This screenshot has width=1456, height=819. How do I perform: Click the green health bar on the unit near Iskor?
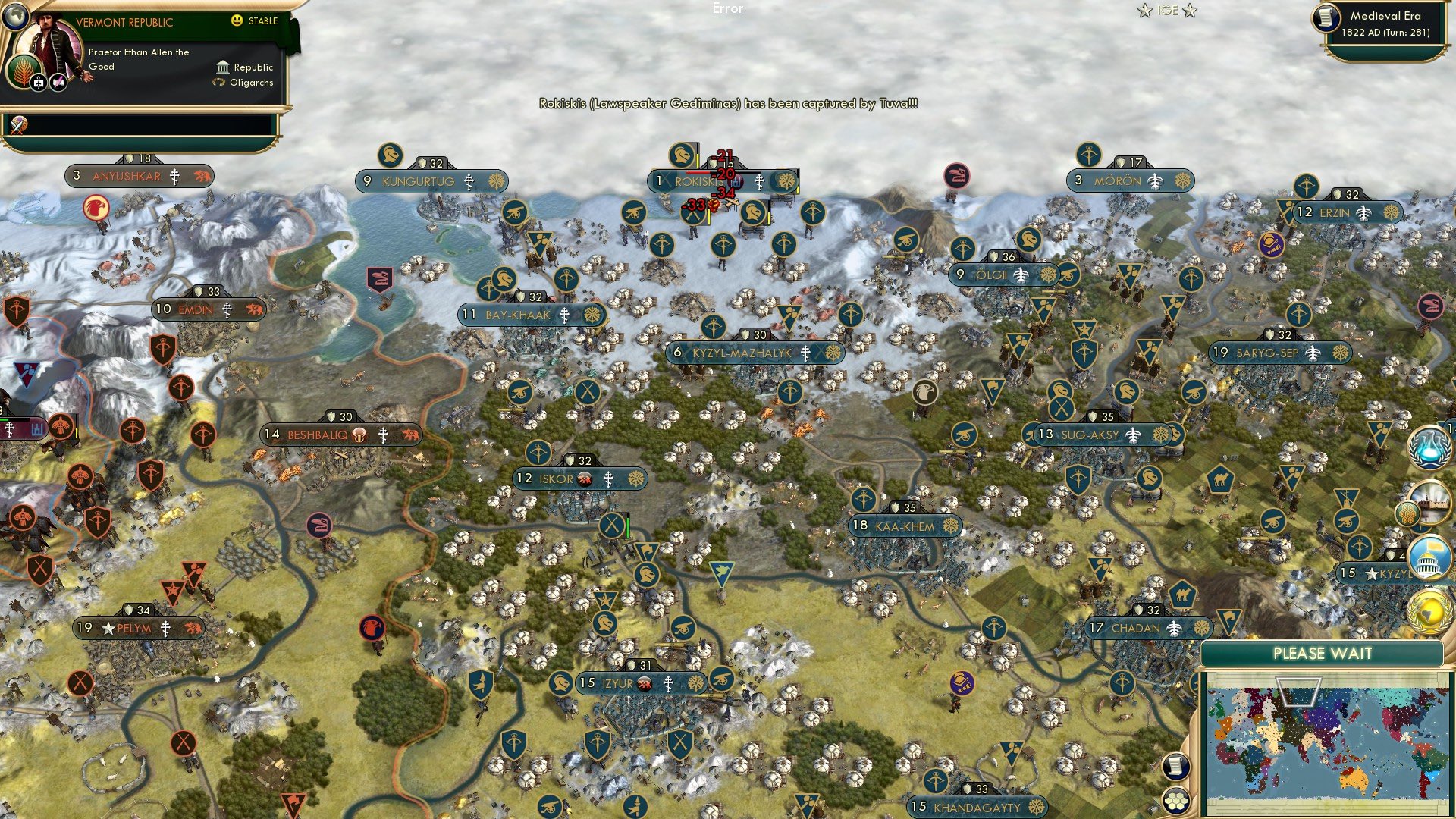(x=628, y=526)
